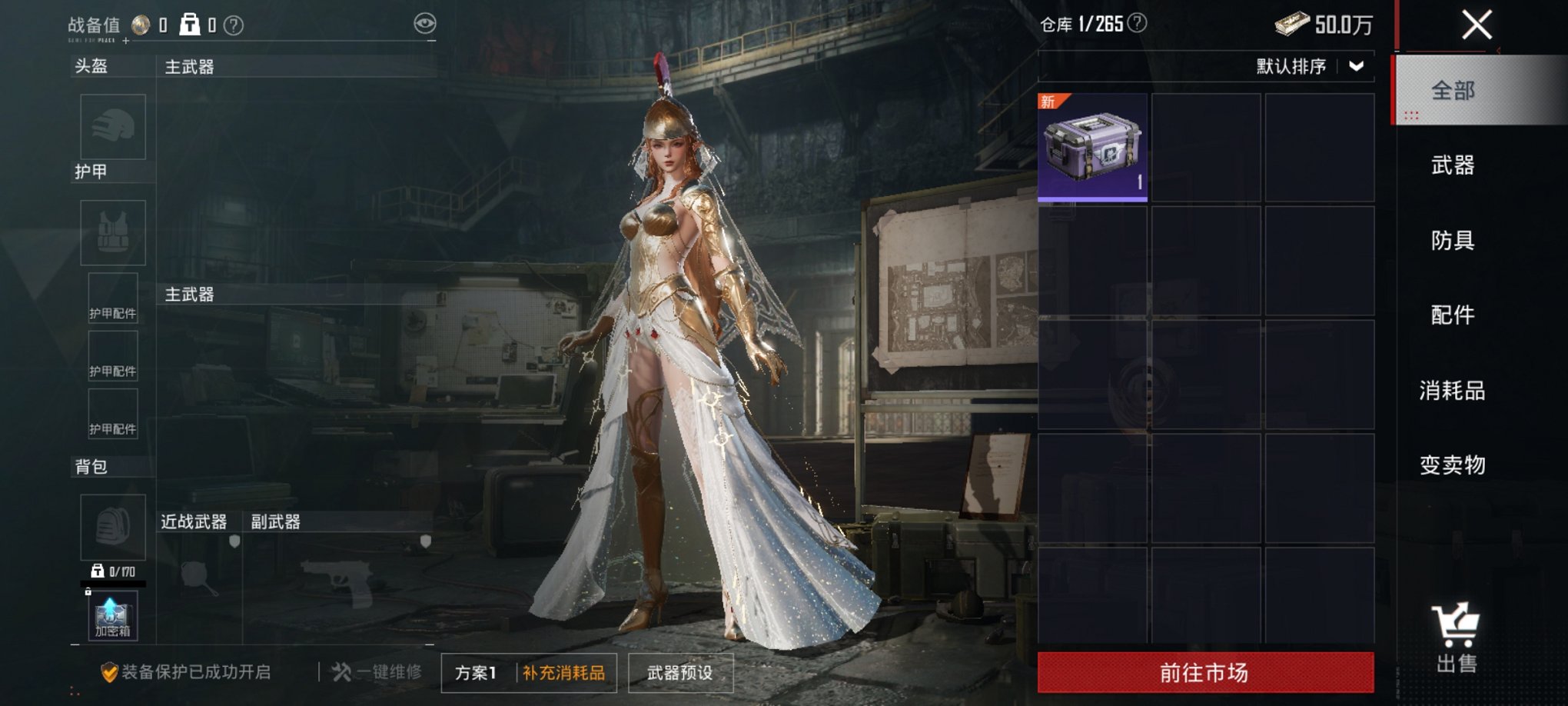Open the 武器 (Weapons) category tab
The image size is (1568, 706).
[x=1453, y=165]
